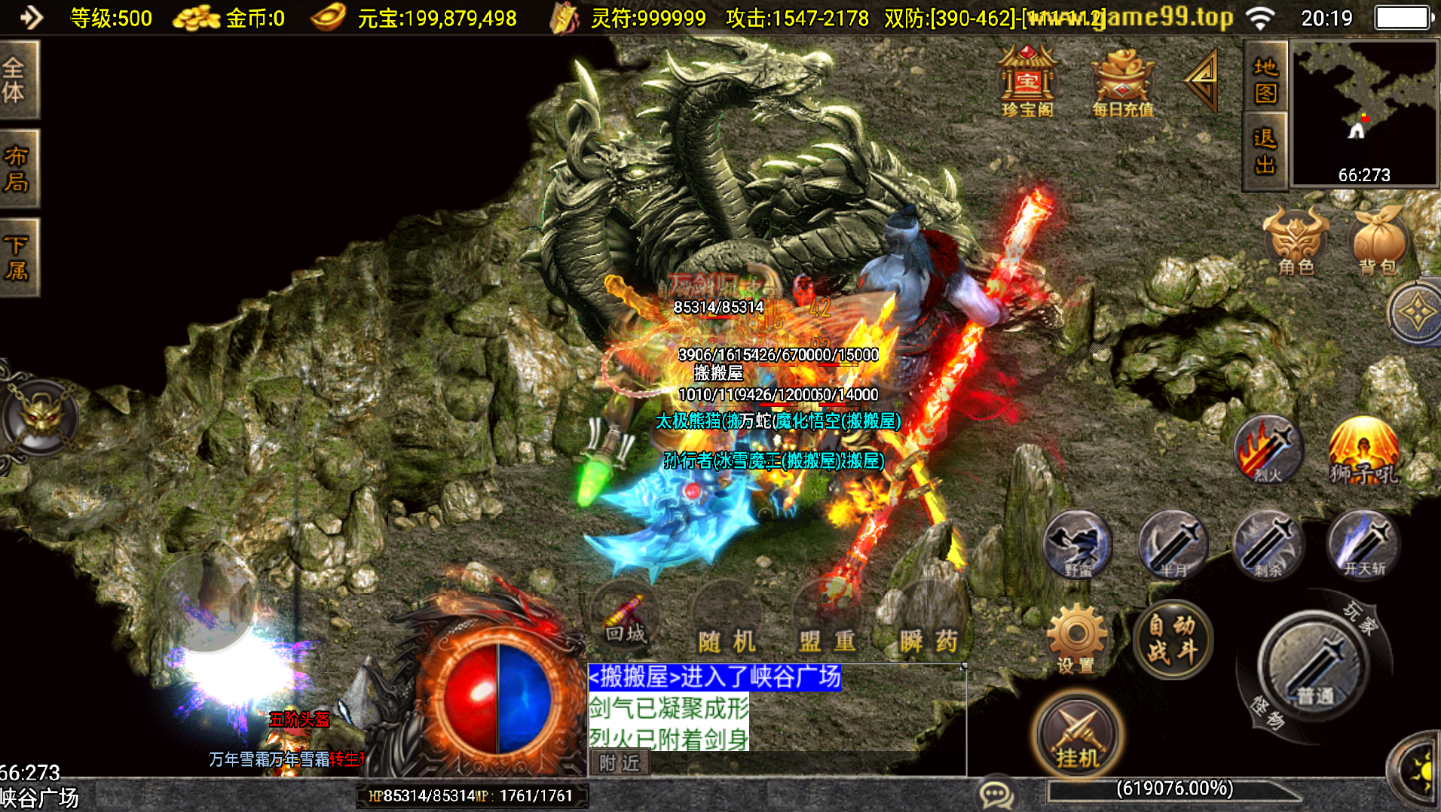Click the 普通 normal attack button
Viewport: 1441px width, 812px height.
[x=1313, y=664]
